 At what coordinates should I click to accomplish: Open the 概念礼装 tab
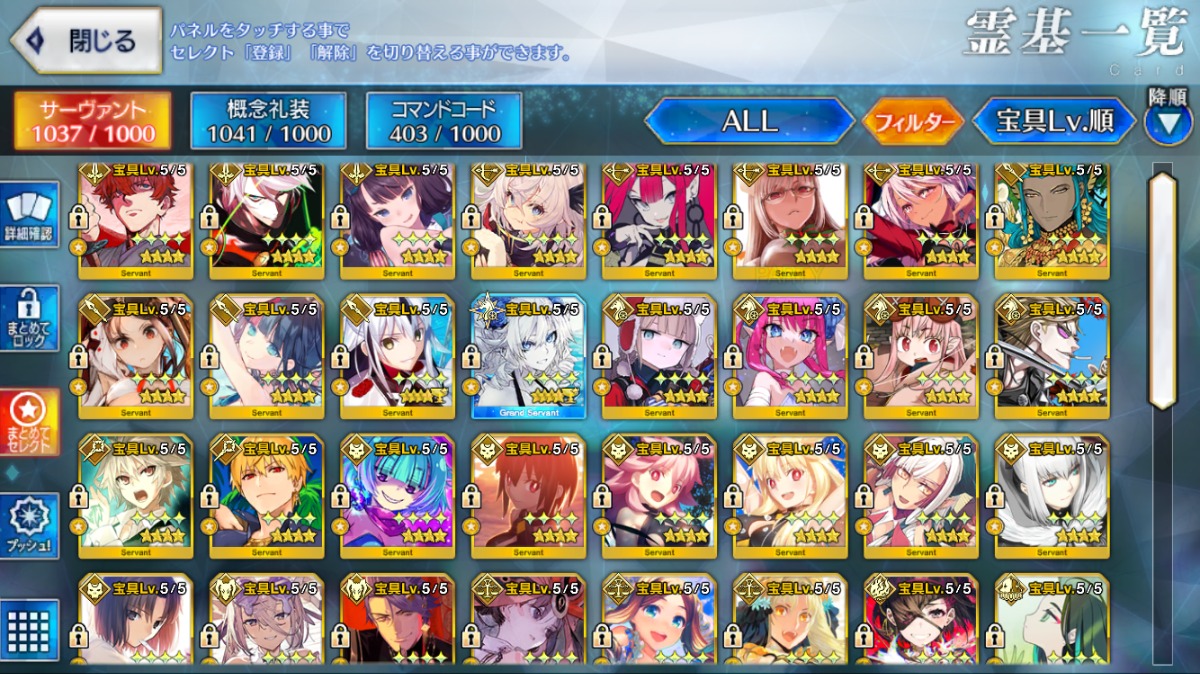[x=268, y=121]
